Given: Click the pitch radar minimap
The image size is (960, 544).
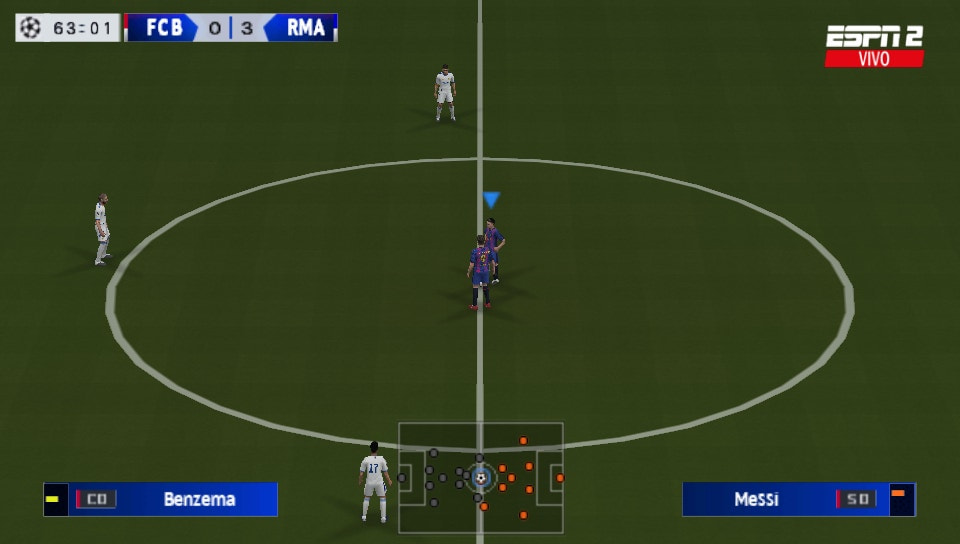Looking at the screenshot, I should coord(481,478).
